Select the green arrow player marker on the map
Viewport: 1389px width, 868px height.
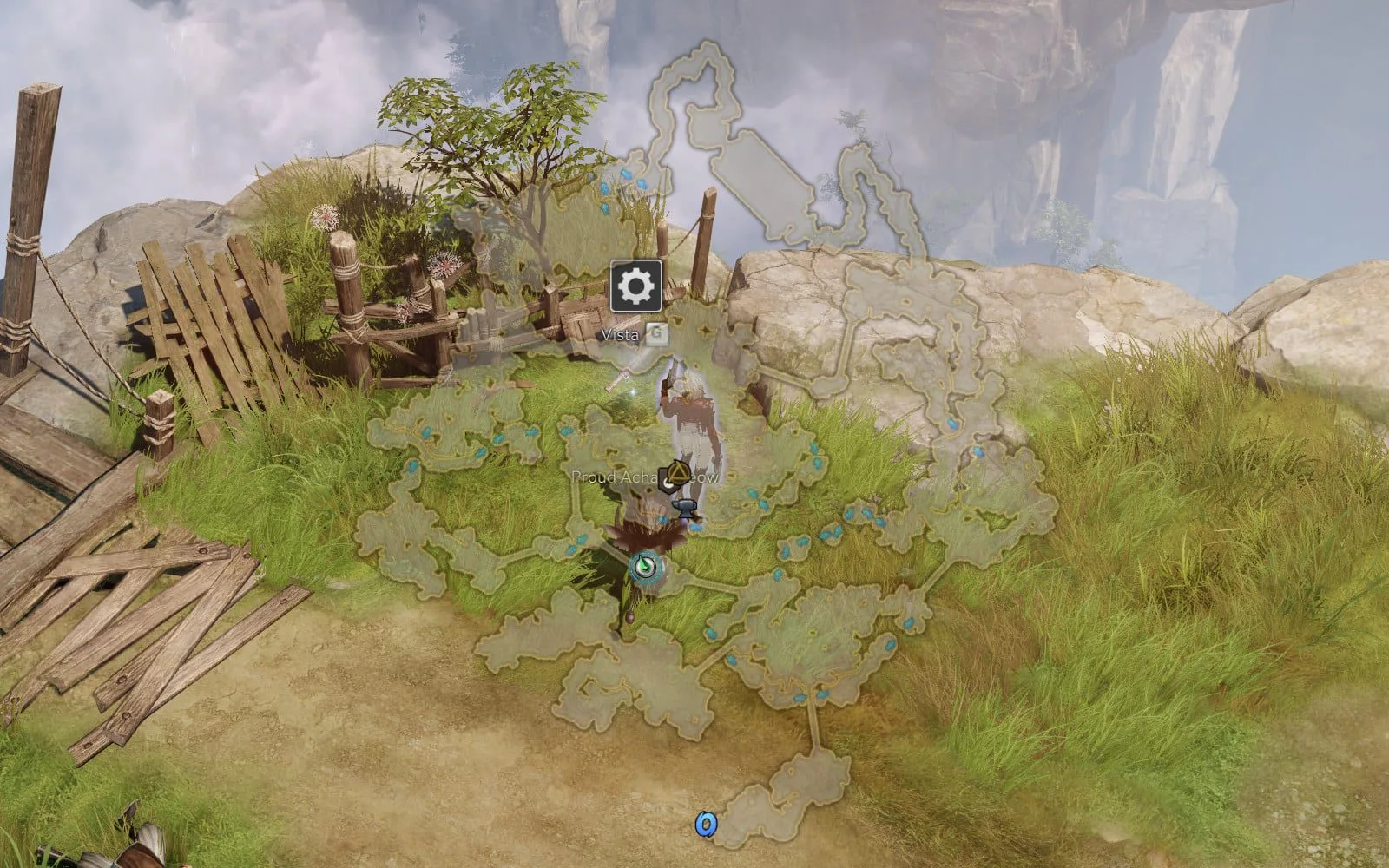tap(646, 567)
